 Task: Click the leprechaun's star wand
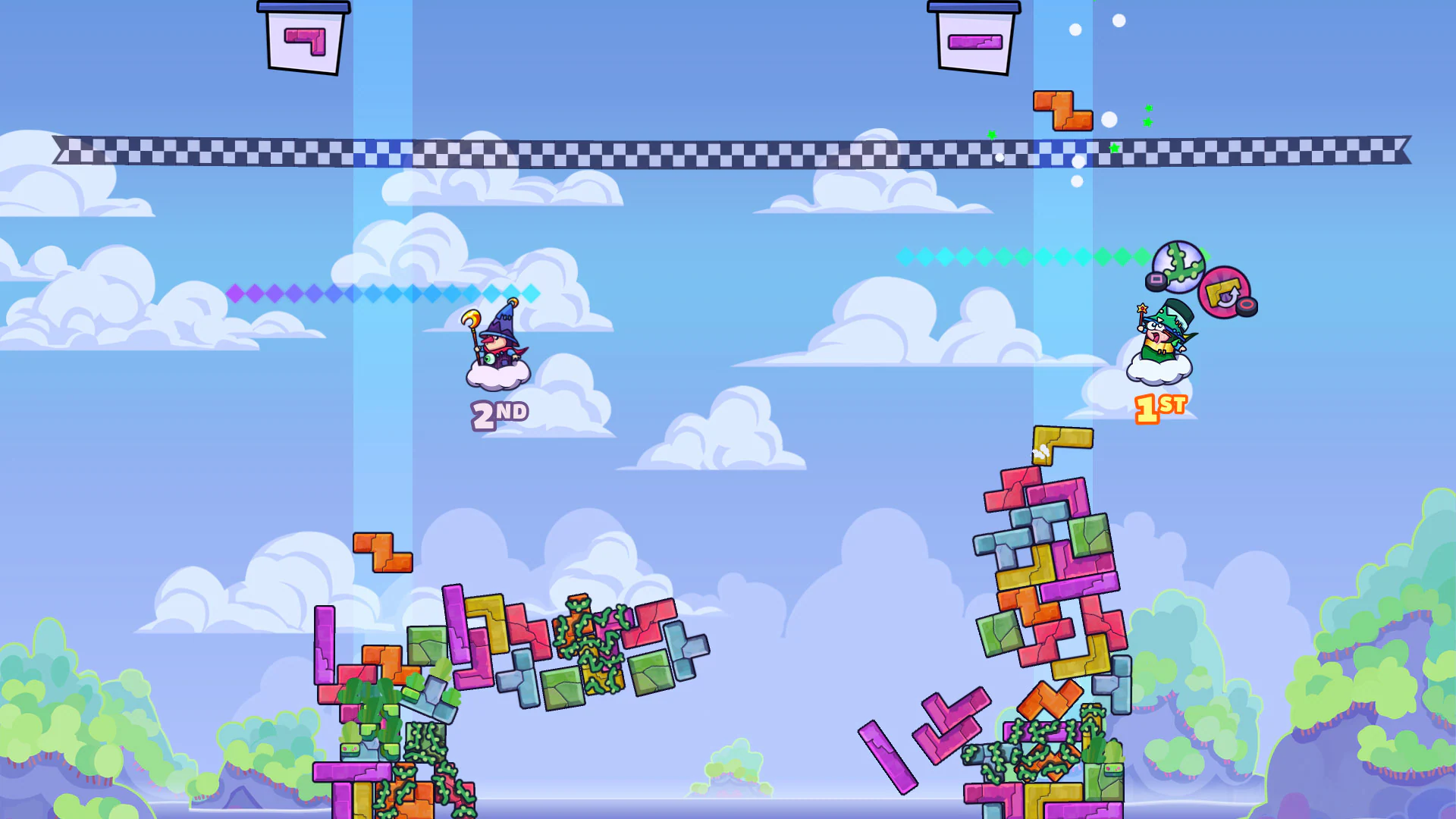pyautogui.click(x=1142, y=309)
